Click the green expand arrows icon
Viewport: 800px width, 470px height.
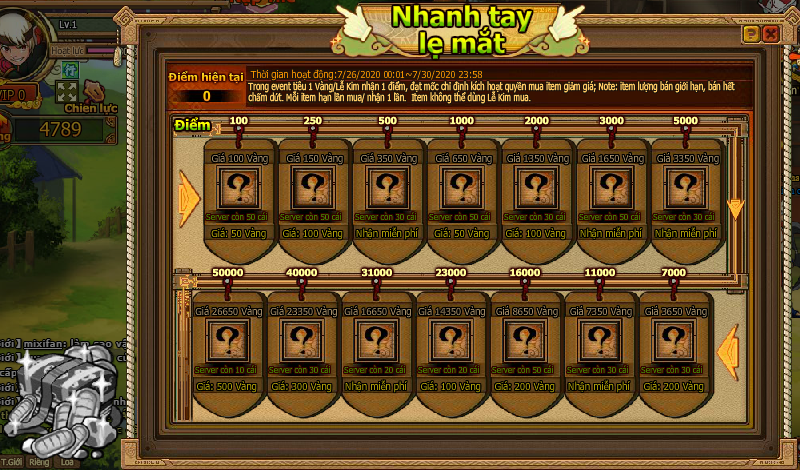(x=68, y=92)
